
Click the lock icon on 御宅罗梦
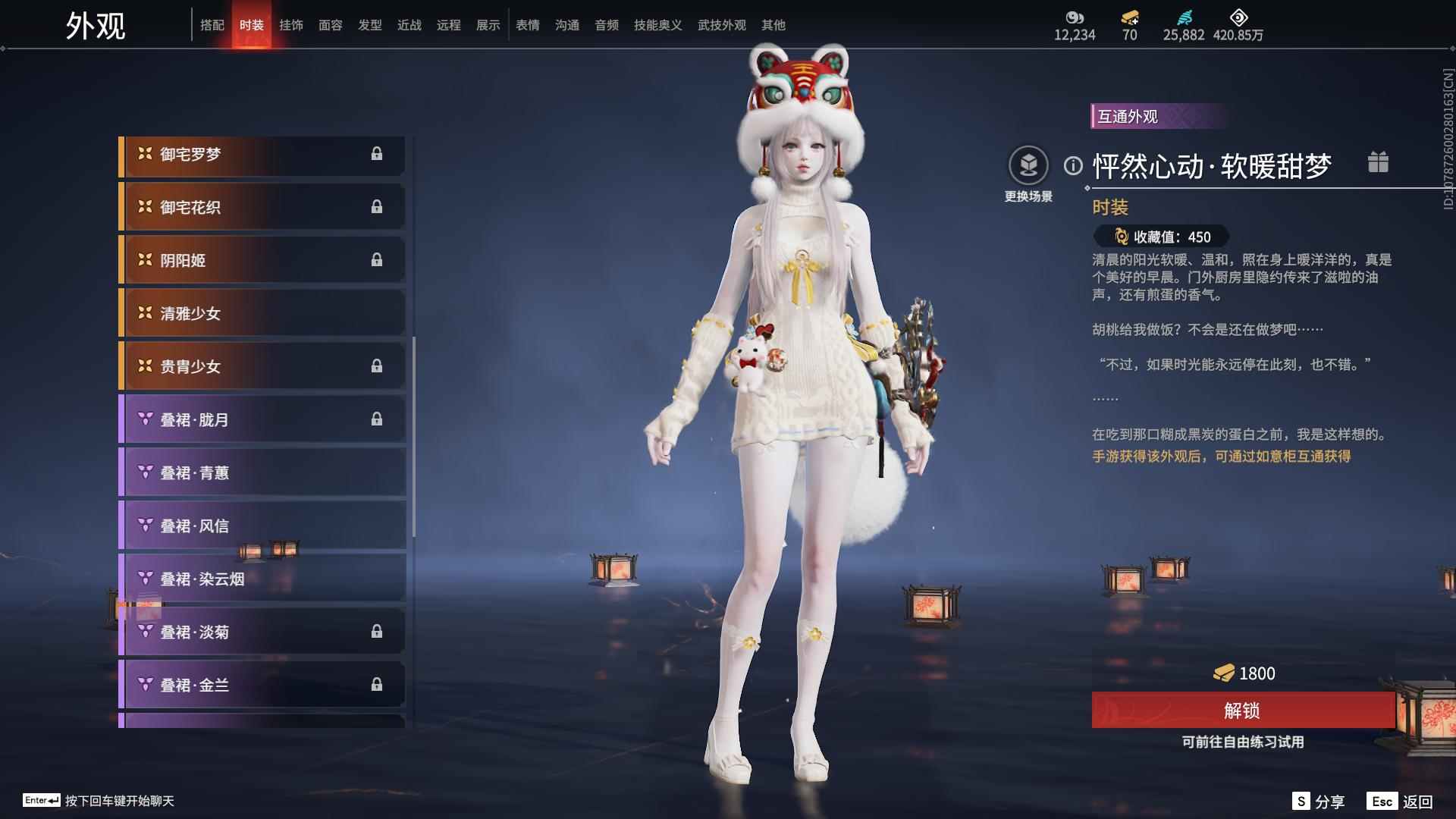click(378, 154)
